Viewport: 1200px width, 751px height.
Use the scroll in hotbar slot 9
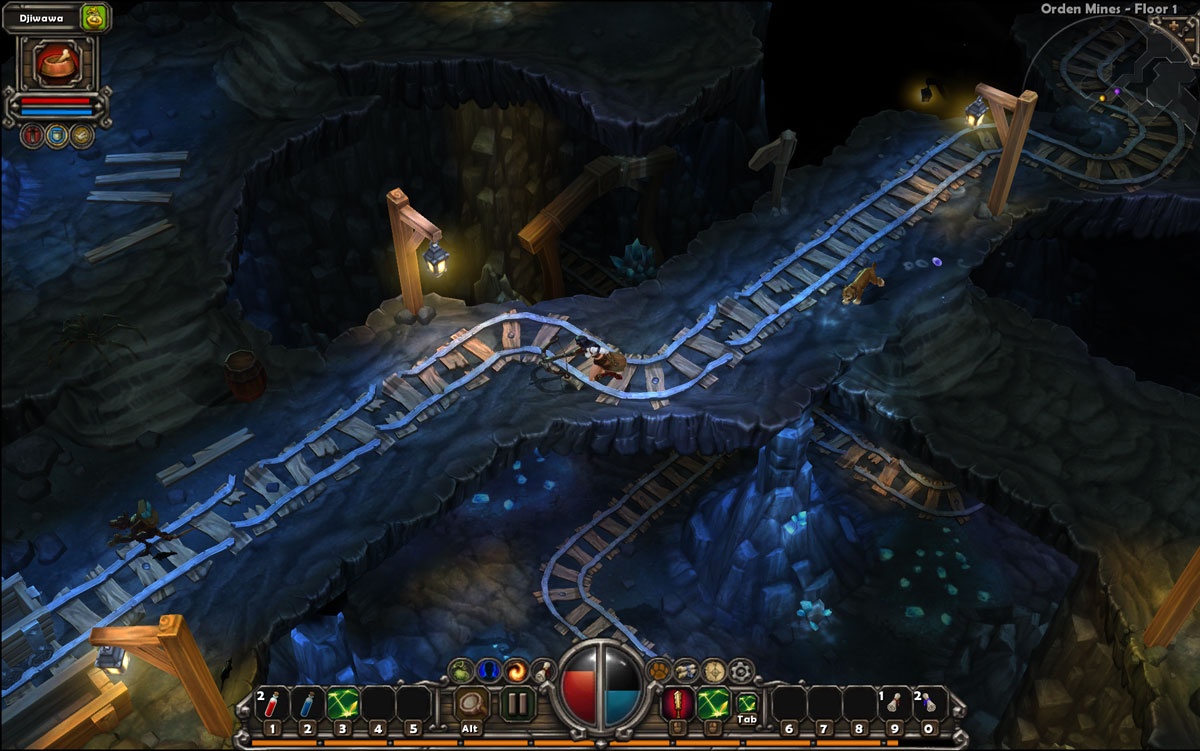click(x=896, y=704)
